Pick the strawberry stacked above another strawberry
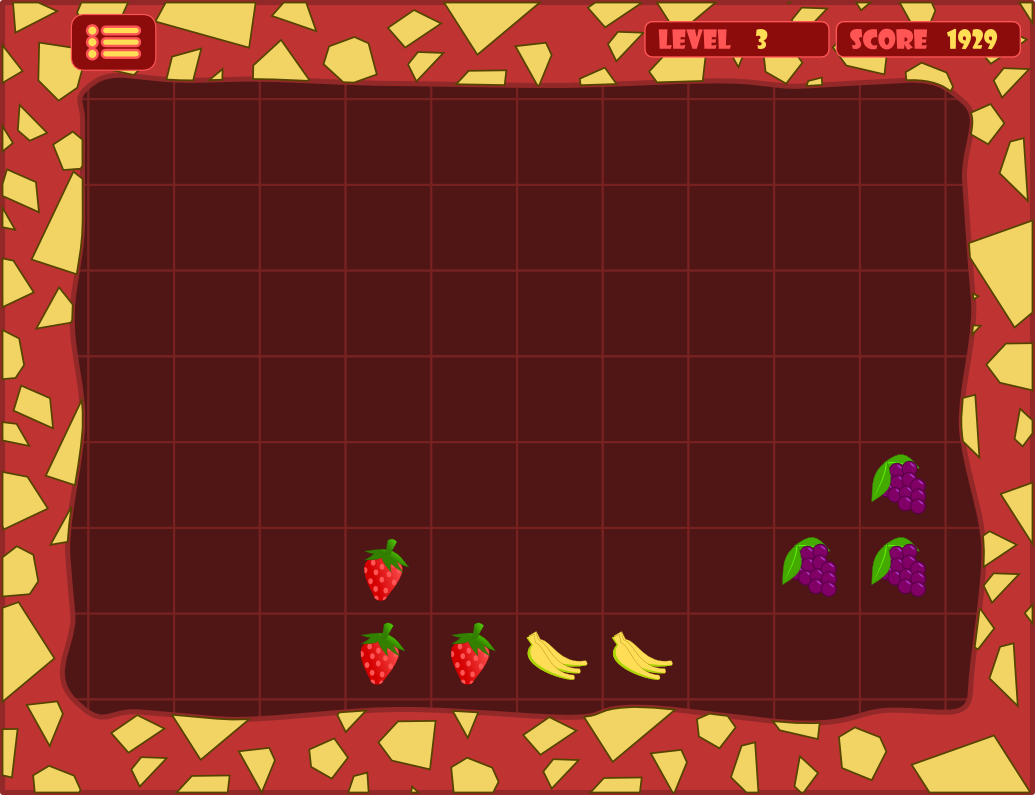The width and height of the screenshot is (1035, 795). pyautogui.click(x=384, y=571)
